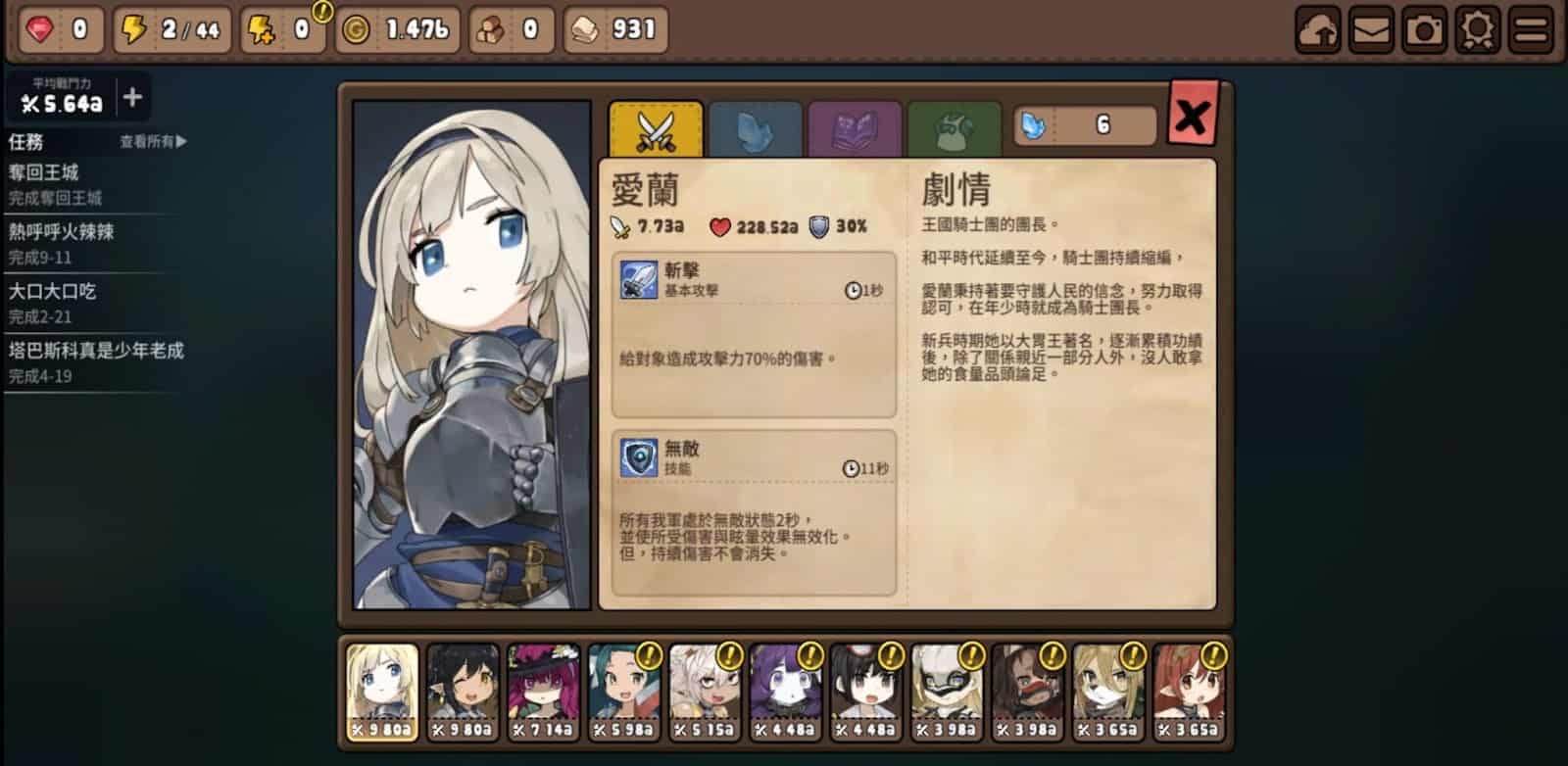
Task: Open the green armor tab
Action: [954, 130]
